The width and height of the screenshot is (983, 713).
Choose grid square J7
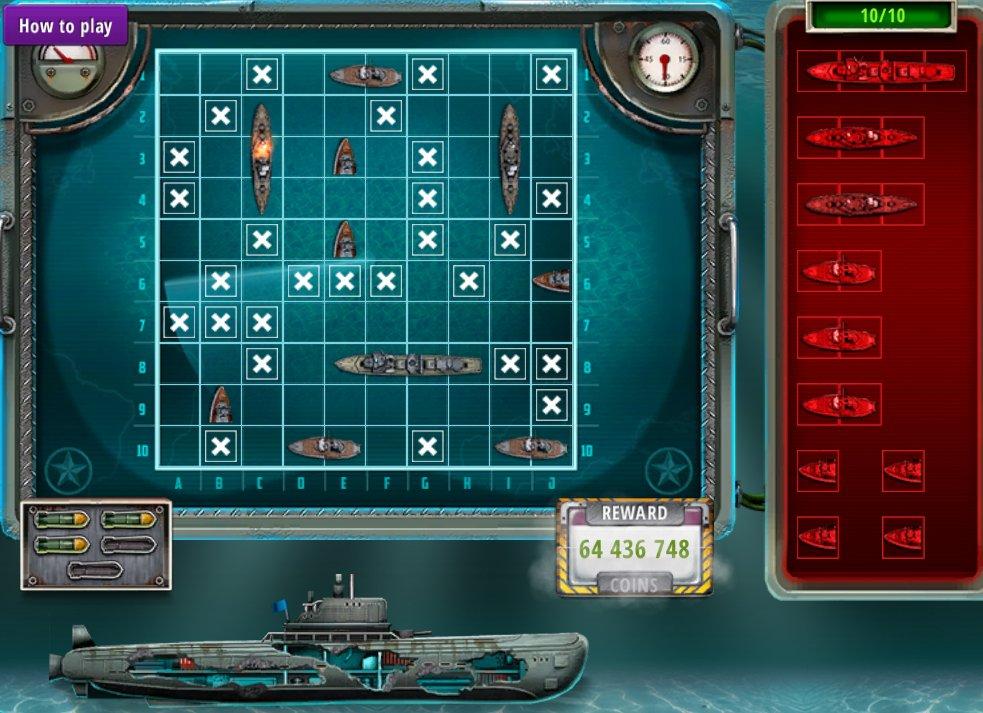click(551, 323)
